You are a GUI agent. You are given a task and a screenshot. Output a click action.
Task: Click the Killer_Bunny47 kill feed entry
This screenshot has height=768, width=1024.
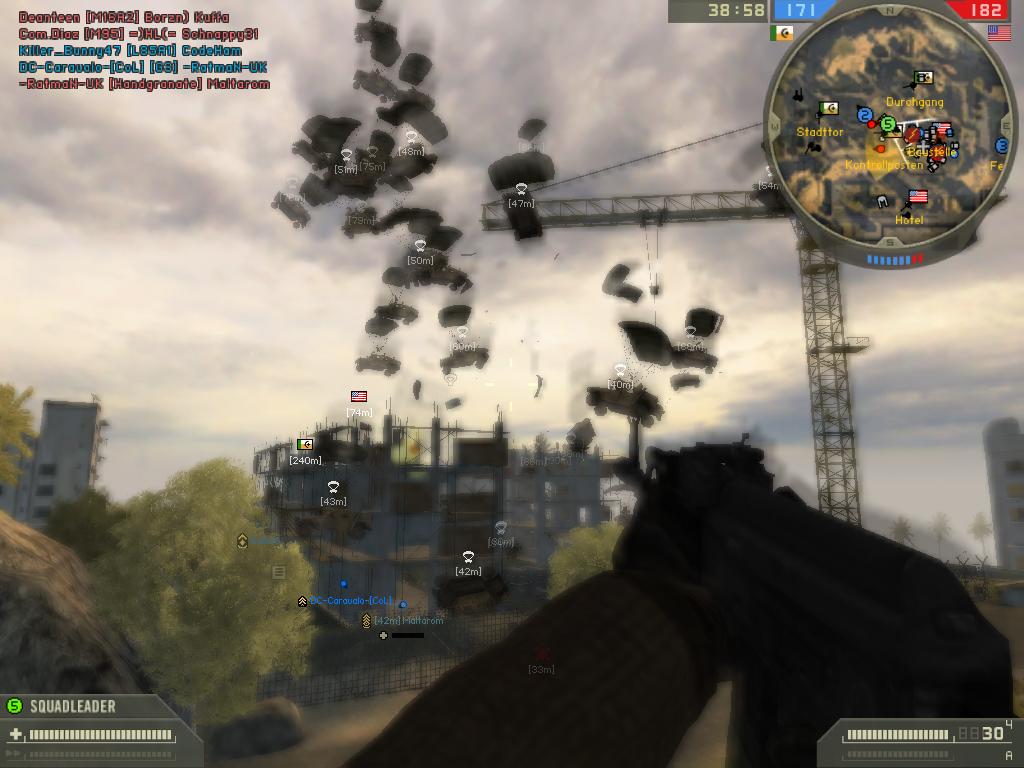click(130, 50)
